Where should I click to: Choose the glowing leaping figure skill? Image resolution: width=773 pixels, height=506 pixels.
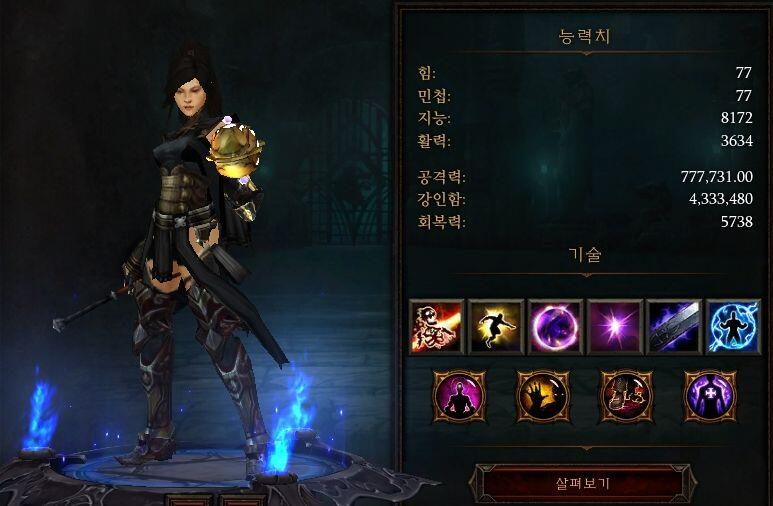pyautogui.click(x=495, y=326)
